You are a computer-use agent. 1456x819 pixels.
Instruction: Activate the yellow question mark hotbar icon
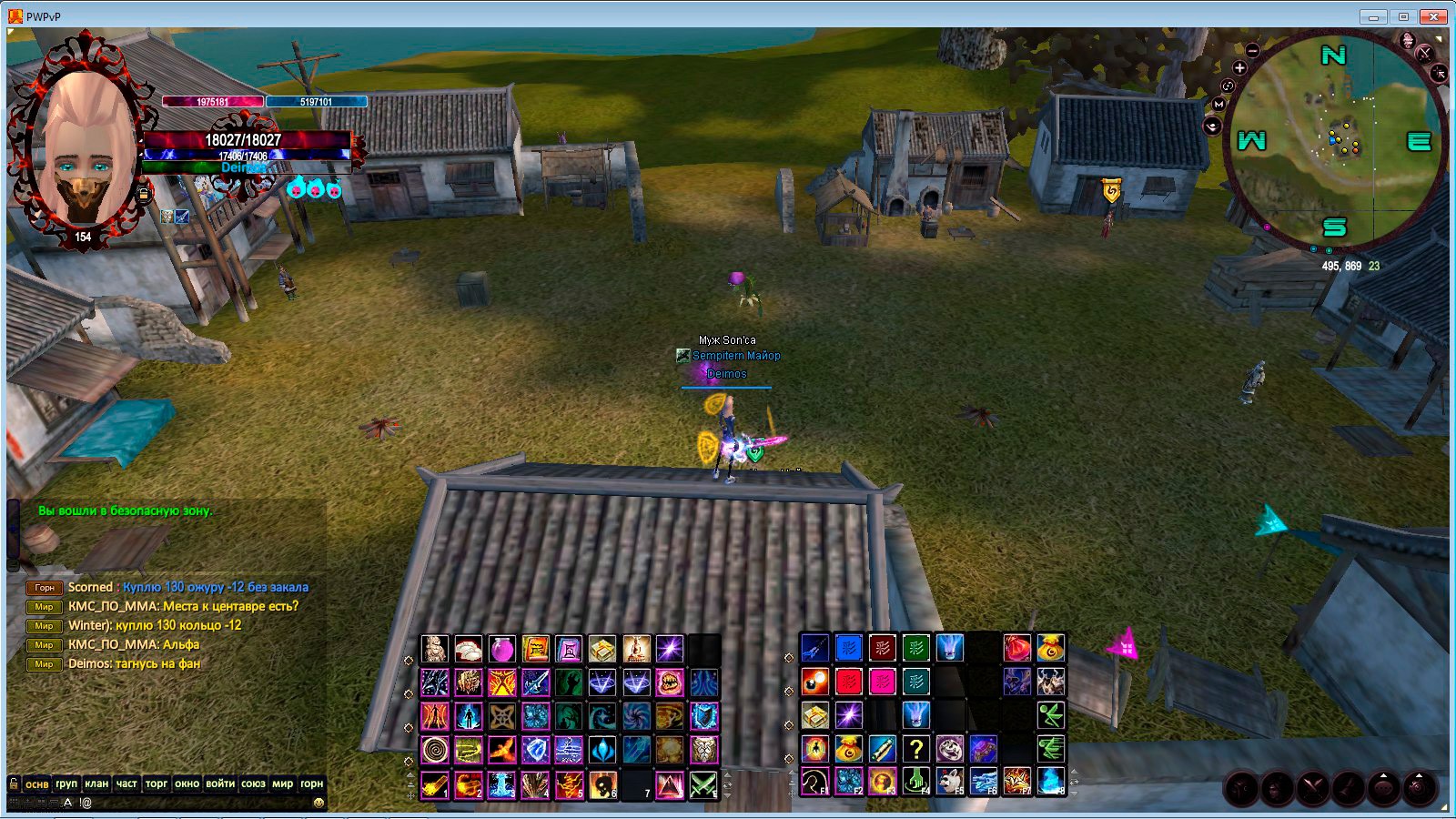point(916,749)
